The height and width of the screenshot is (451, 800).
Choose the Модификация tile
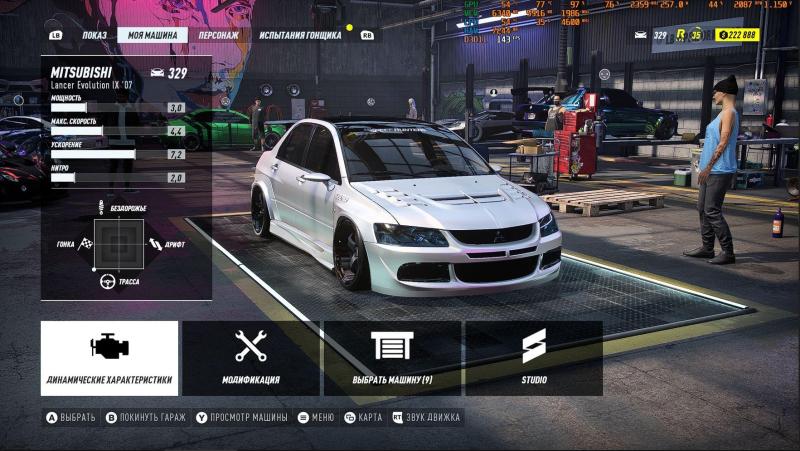[x=250, y=358]
